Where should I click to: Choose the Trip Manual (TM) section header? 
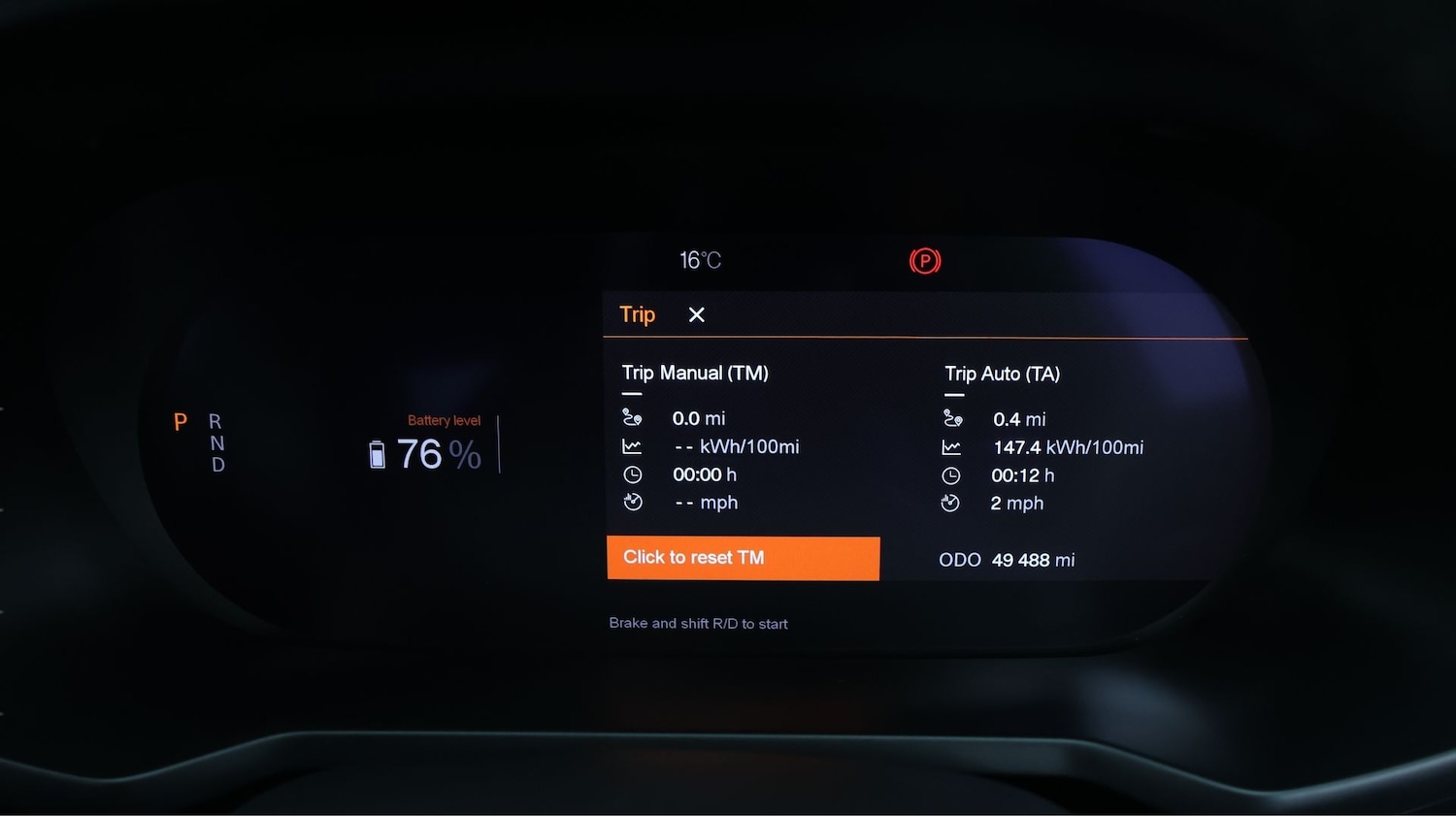coord(695,374)
